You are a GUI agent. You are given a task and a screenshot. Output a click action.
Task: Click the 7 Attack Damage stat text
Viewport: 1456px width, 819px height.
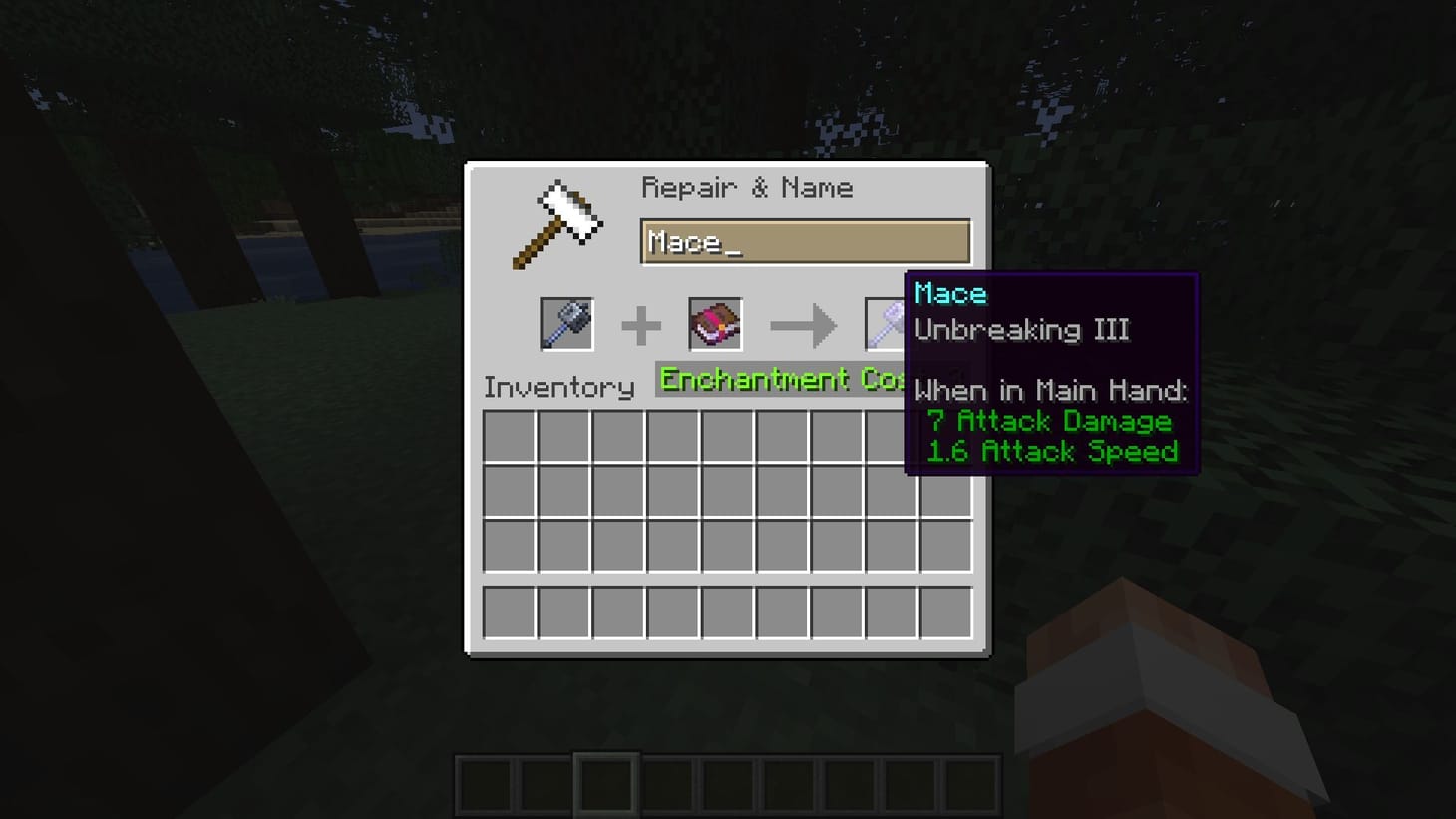[1050, 421]
